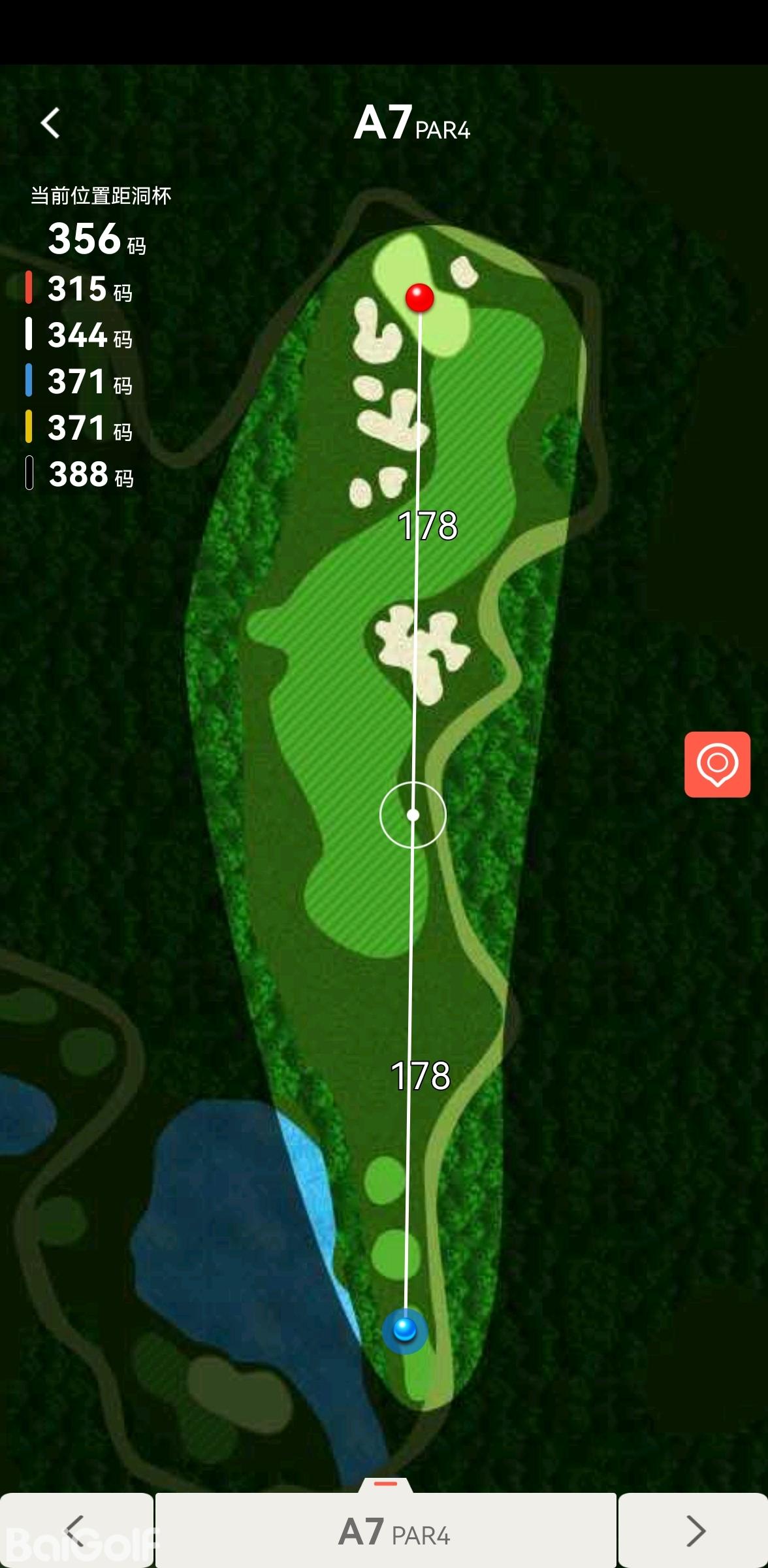Click the red location pin button
This screenshot has height=1568, width=768.
pos(717,764)
